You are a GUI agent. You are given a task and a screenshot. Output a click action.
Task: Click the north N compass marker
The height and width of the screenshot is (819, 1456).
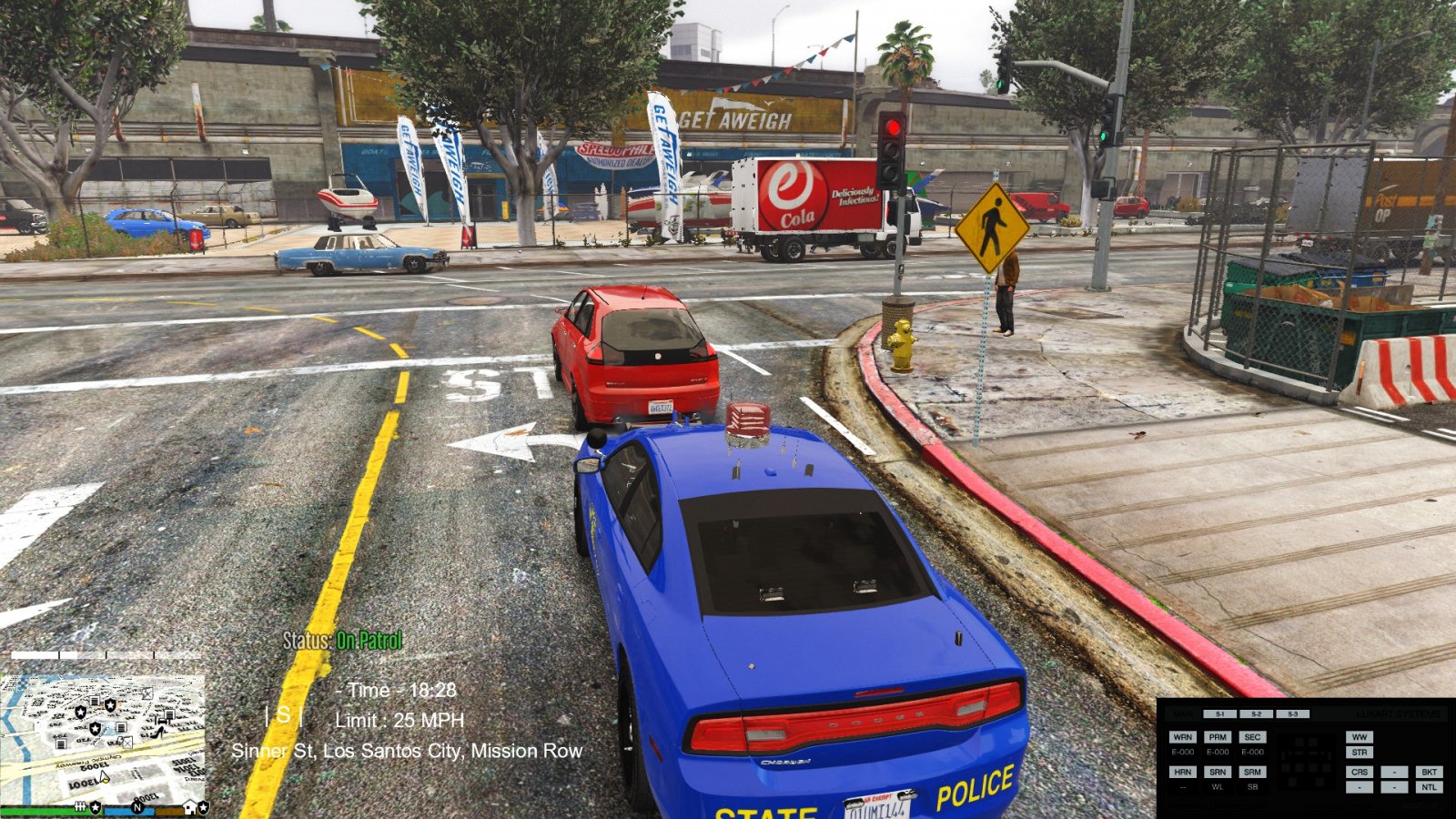137,807
